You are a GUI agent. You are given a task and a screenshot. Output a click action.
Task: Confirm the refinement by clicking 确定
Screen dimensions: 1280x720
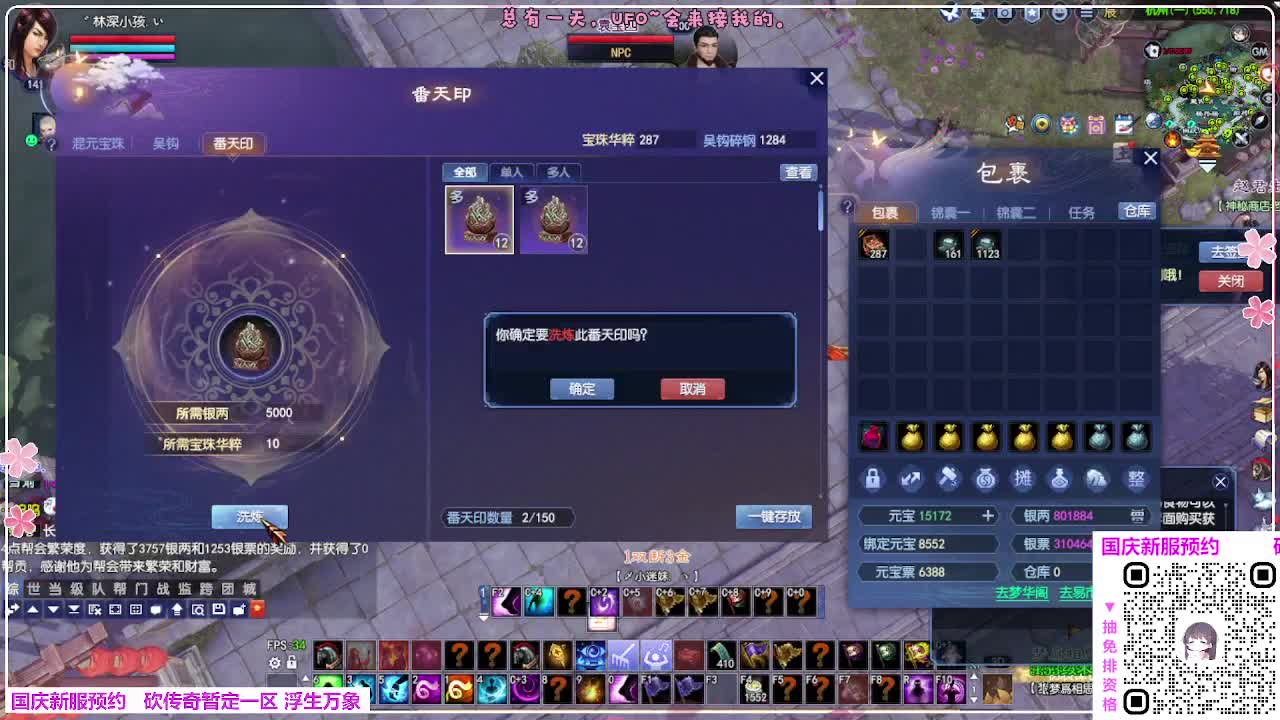point(581,389)
